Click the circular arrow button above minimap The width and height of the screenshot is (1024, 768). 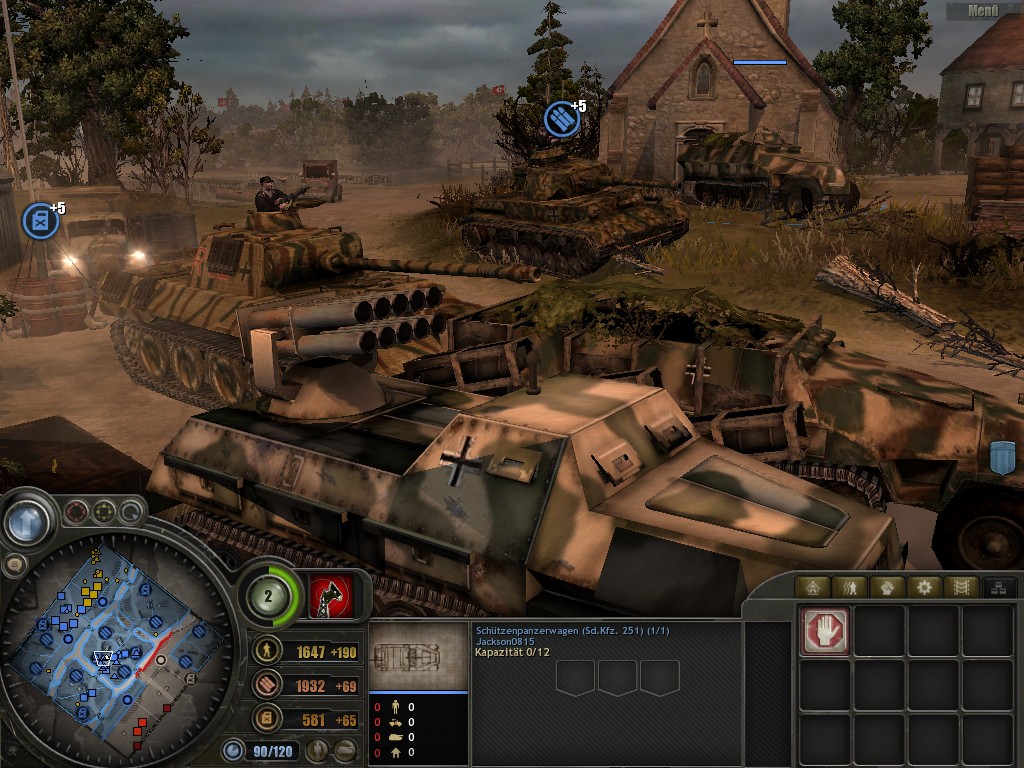[130, 513]
